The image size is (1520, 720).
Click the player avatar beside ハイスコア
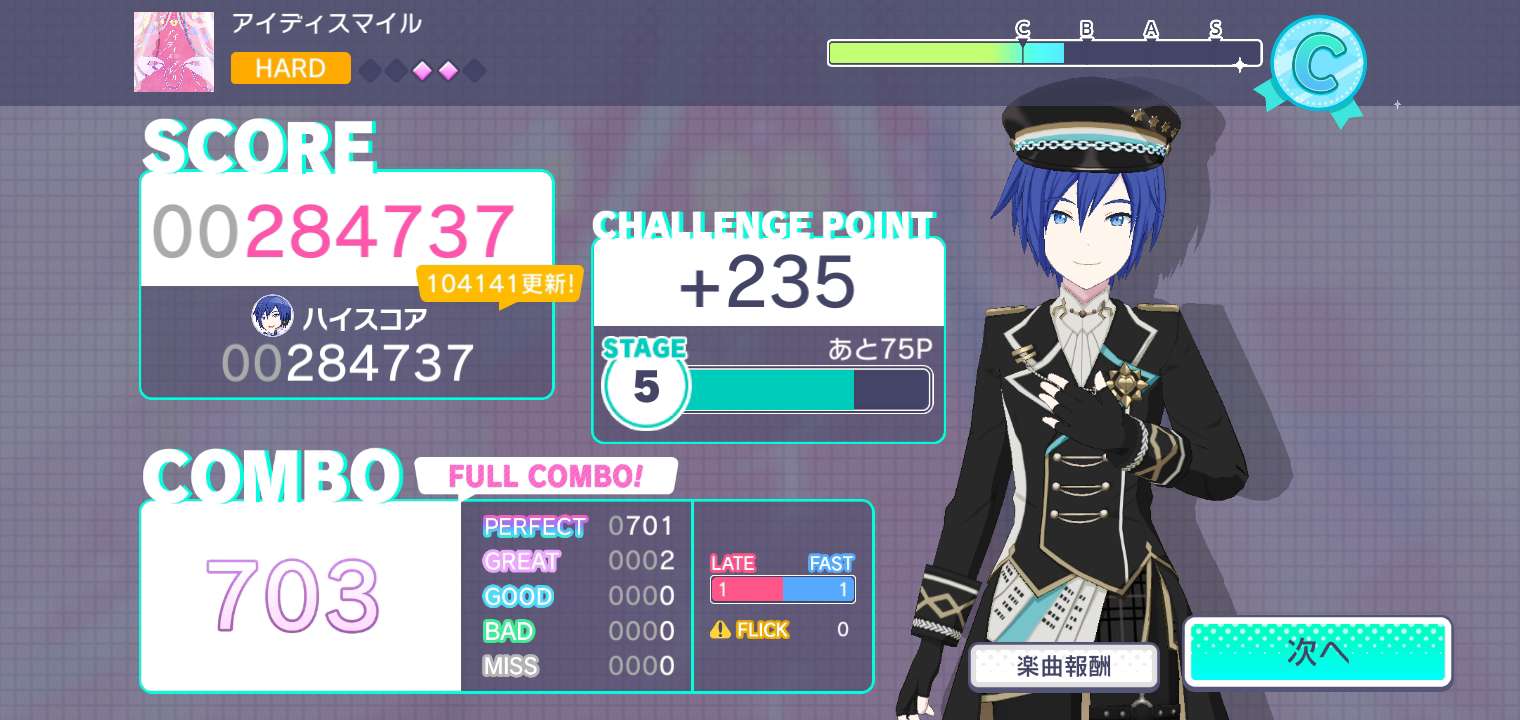272,316
